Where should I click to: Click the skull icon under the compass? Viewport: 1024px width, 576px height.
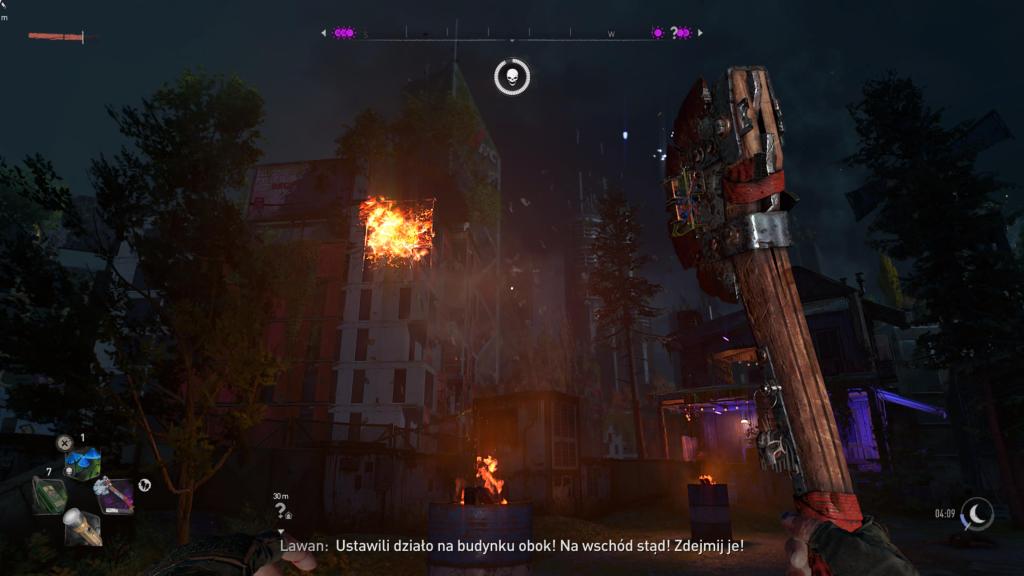(512, 76)
